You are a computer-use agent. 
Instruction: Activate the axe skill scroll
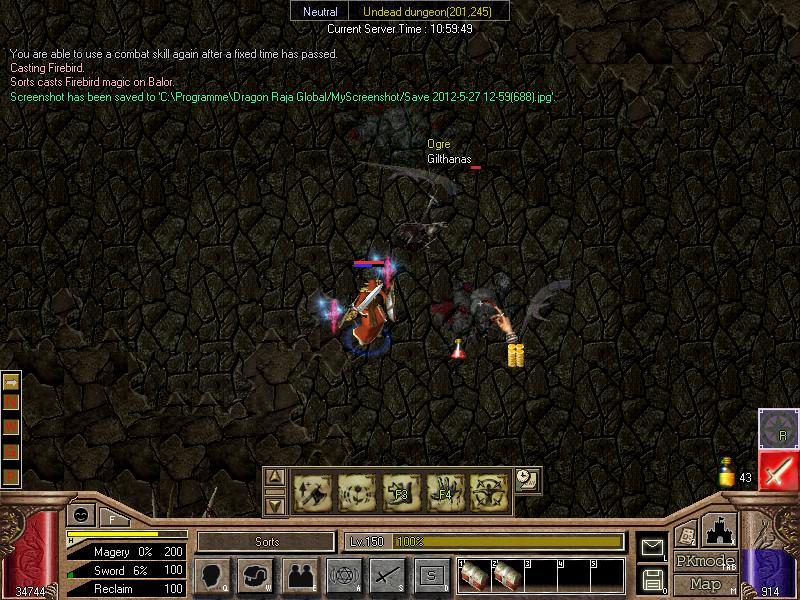click(313, 491)
